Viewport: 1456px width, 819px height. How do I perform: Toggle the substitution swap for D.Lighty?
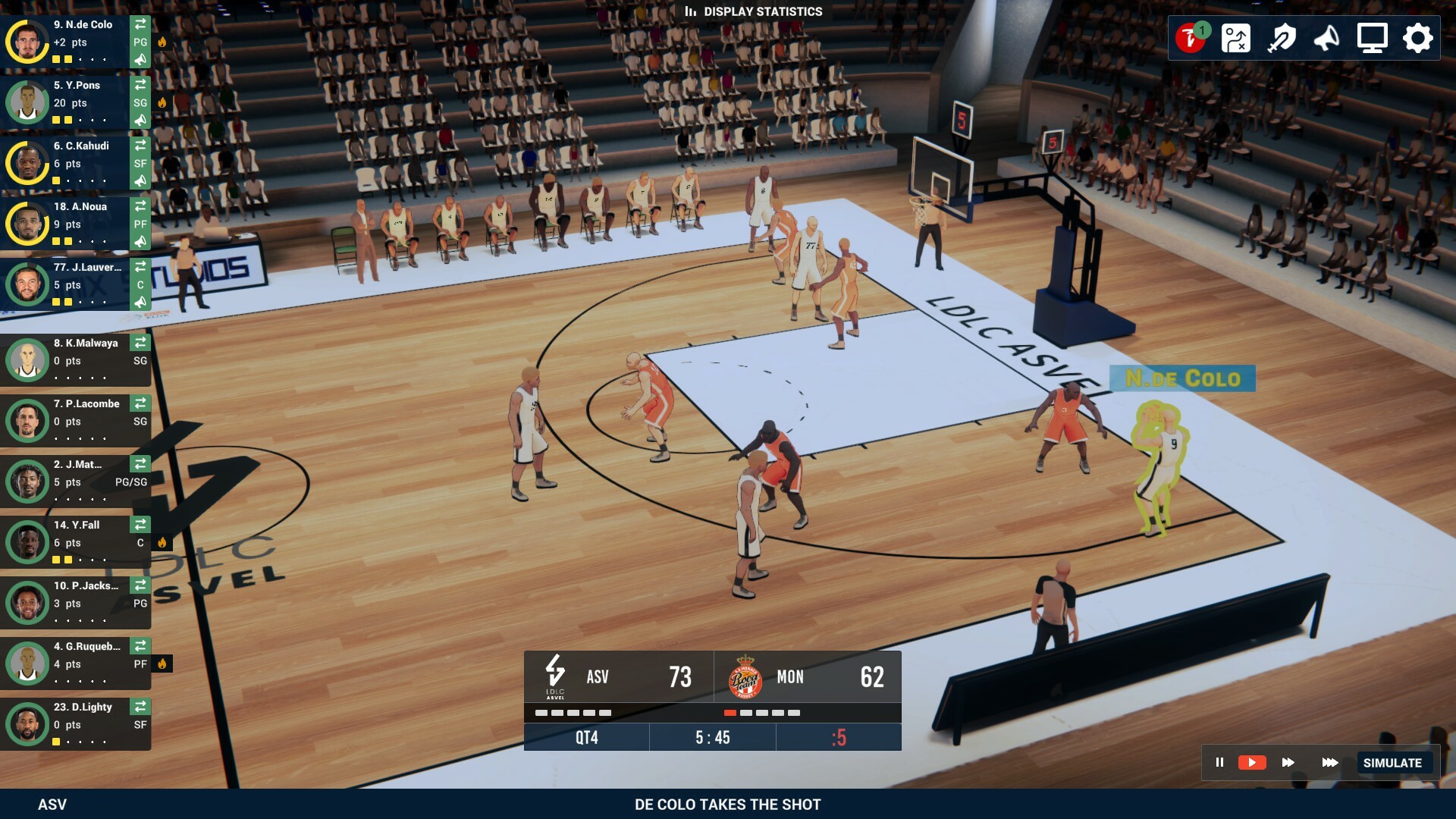tap(140, 707)
